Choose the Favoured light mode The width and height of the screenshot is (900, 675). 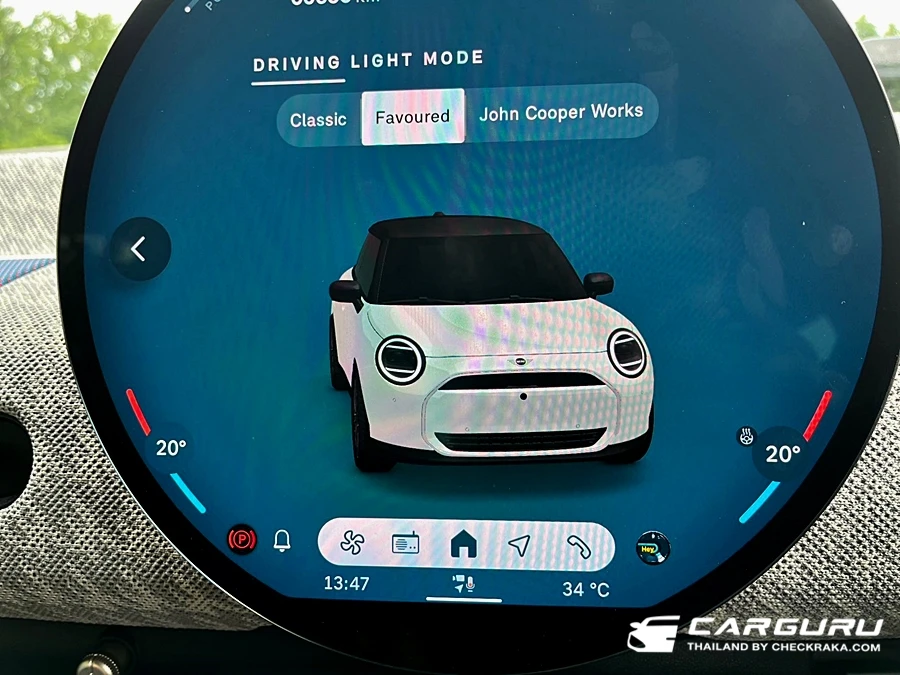pos(412,117)
